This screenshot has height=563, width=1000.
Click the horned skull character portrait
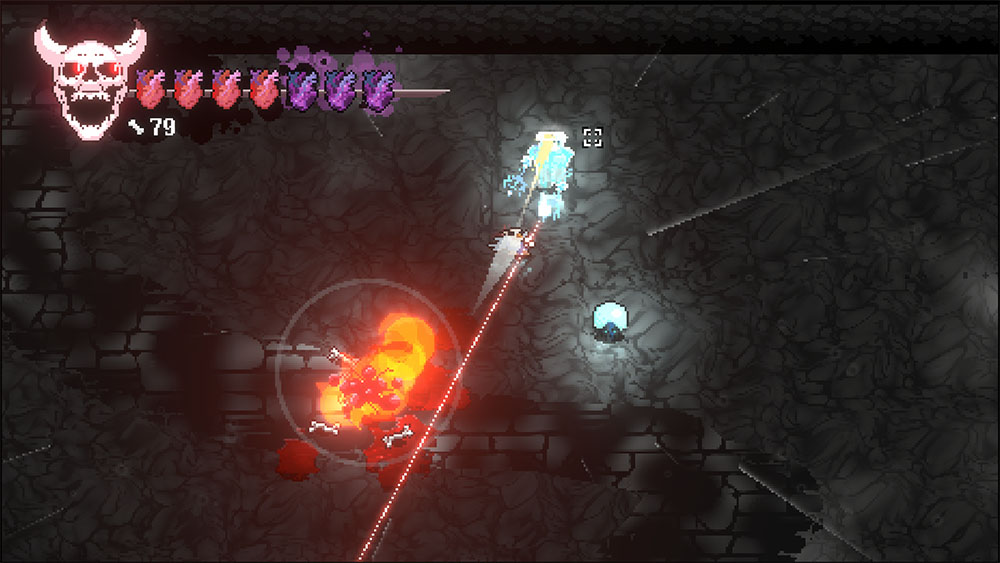click(x=88, y=80)
